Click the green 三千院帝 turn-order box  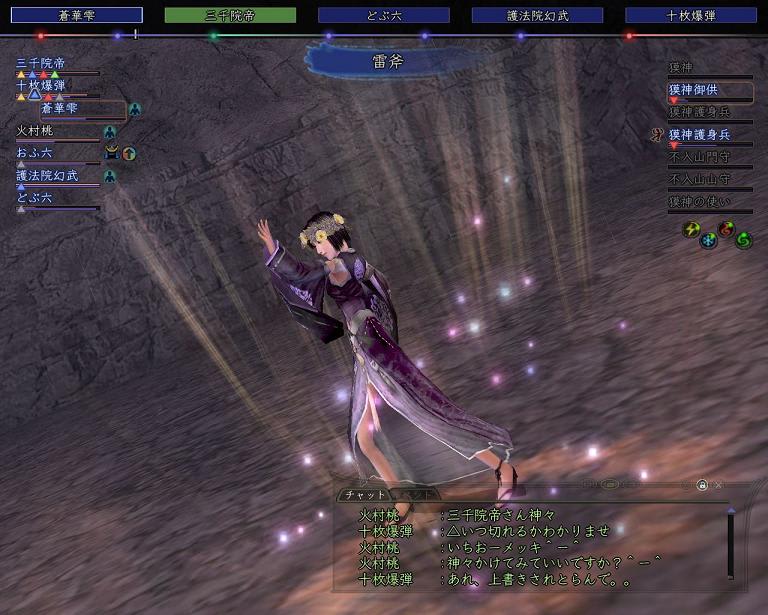pos(230,15)
